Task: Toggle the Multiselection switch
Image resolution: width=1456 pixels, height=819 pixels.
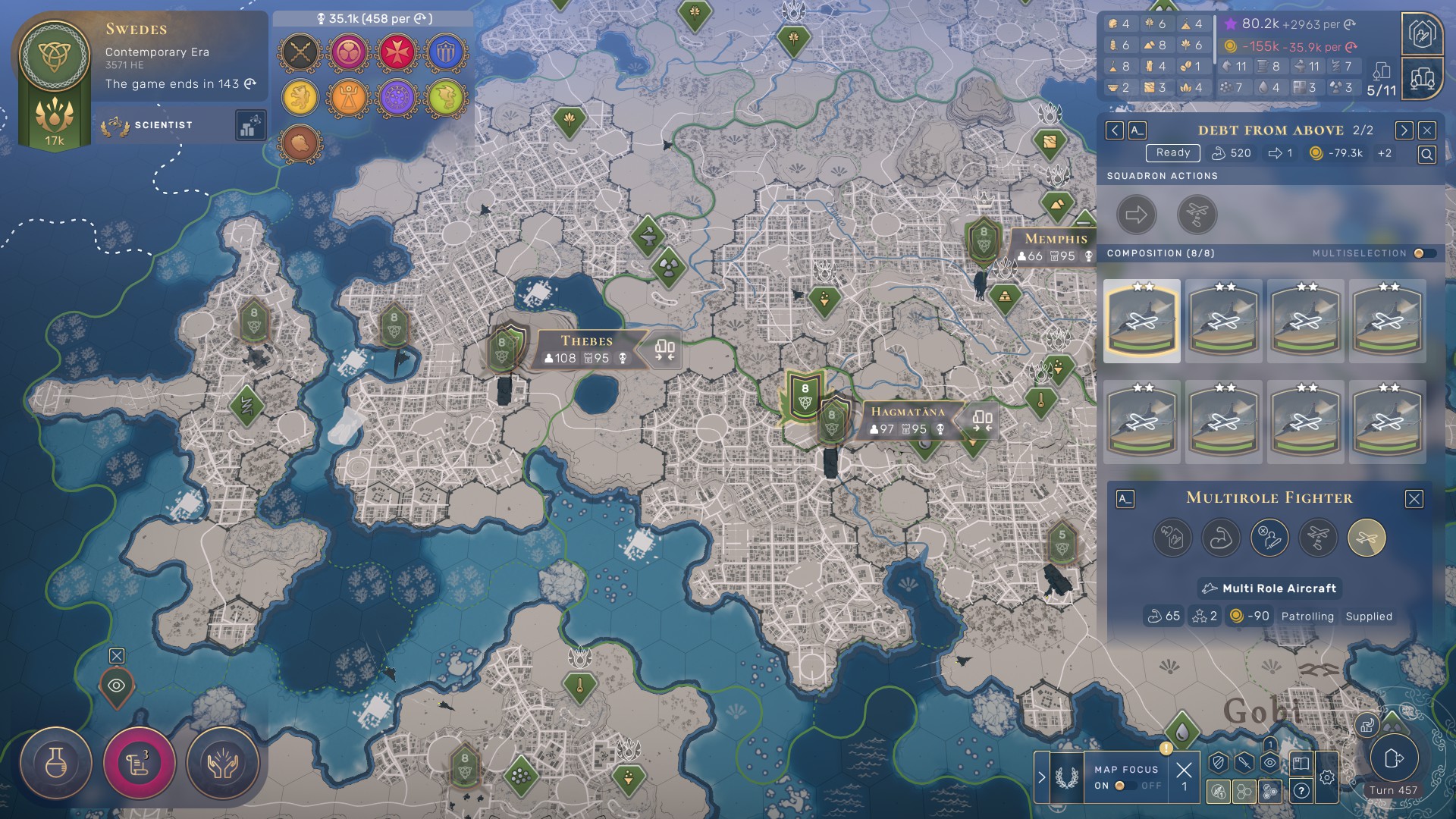Action: click(x=1423, y=253)
